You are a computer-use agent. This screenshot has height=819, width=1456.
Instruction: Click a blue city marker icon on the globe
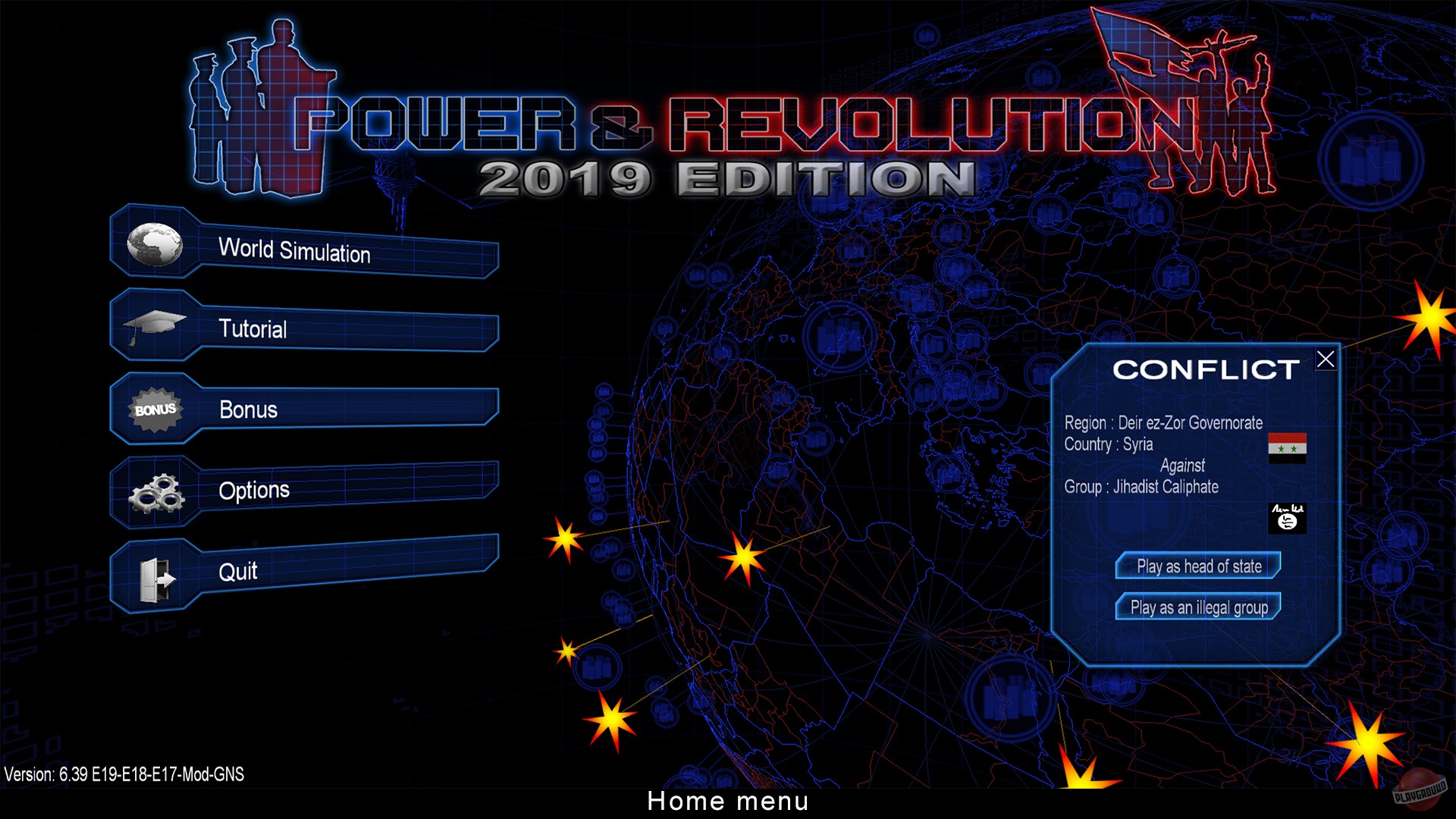click(598, 668)
